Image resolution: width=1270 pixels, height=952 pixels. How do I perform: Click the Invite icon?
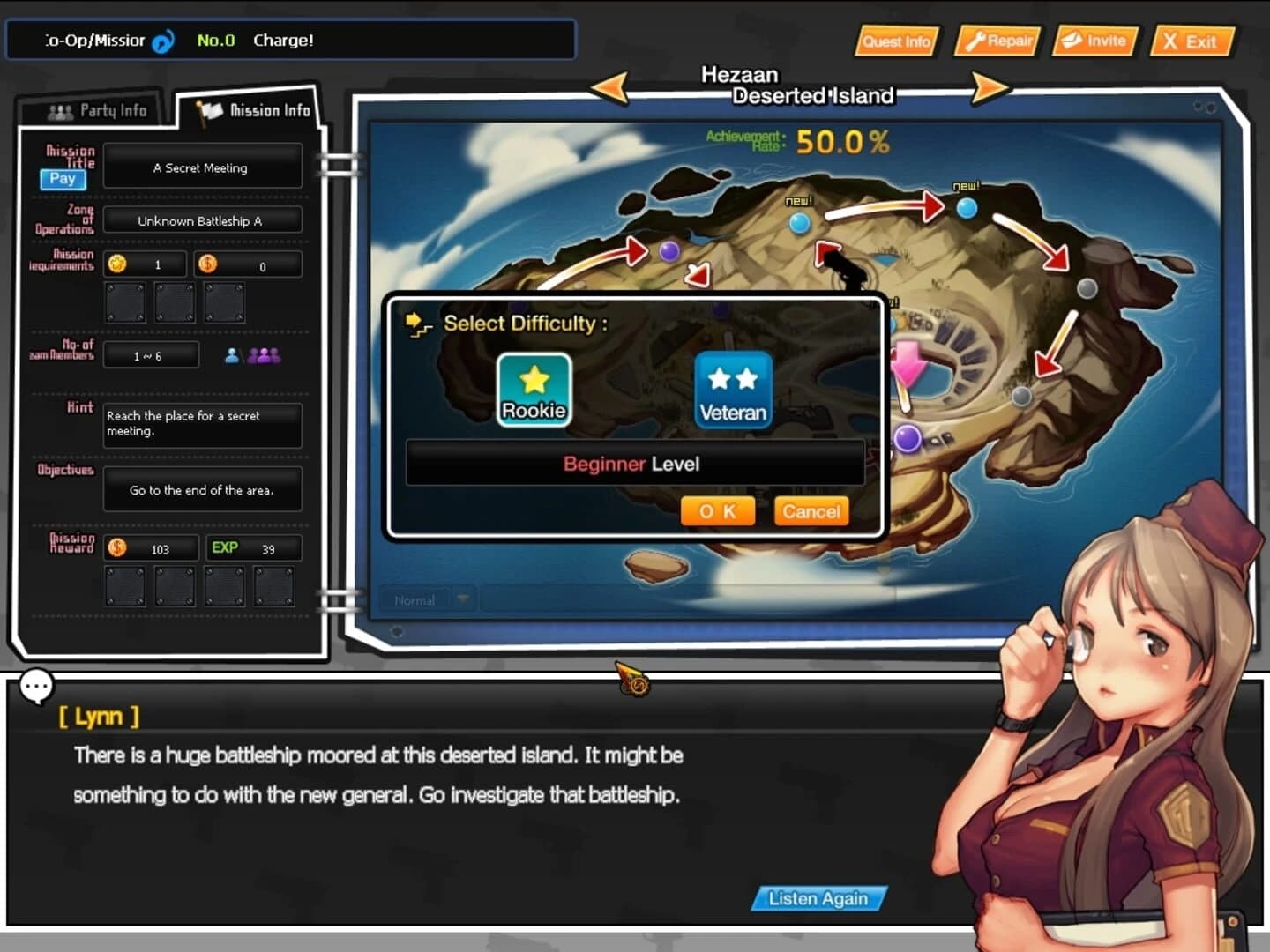(1094, 41)
